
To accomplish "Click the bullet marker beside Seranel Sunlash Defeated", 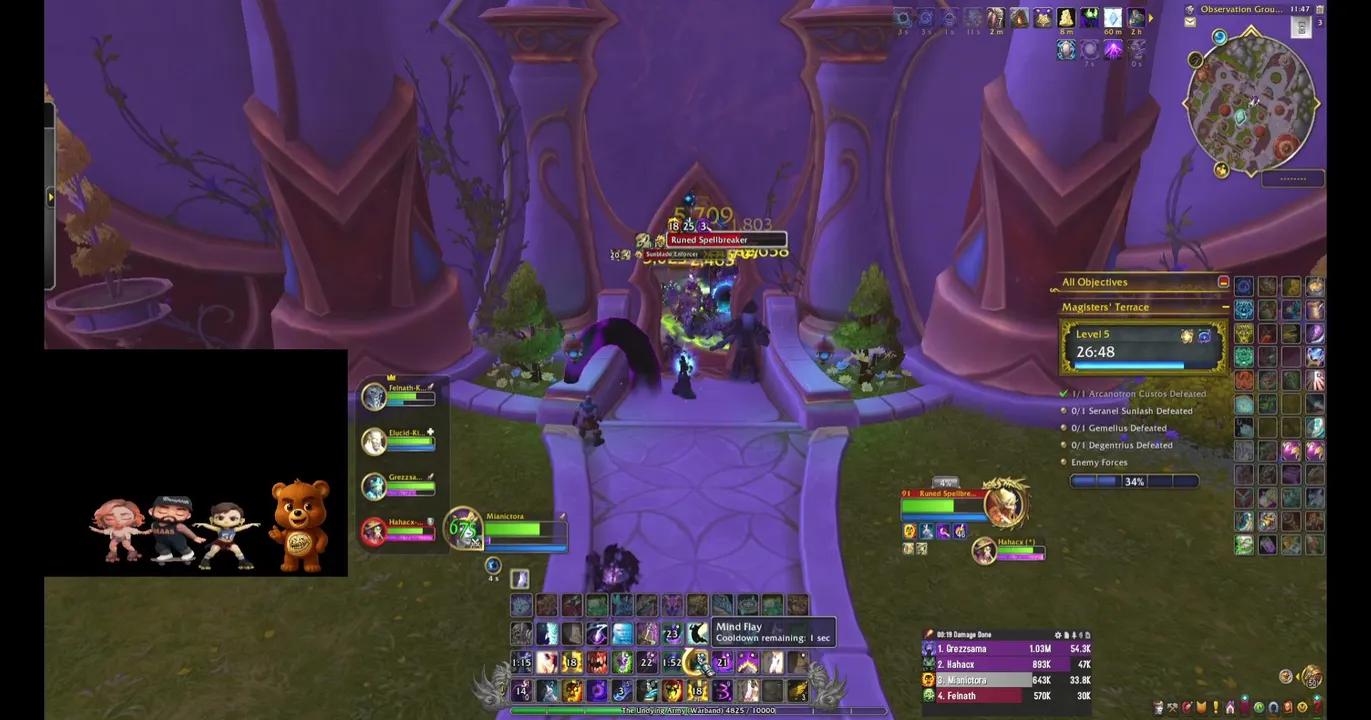I will click(x=1064, y=411).
